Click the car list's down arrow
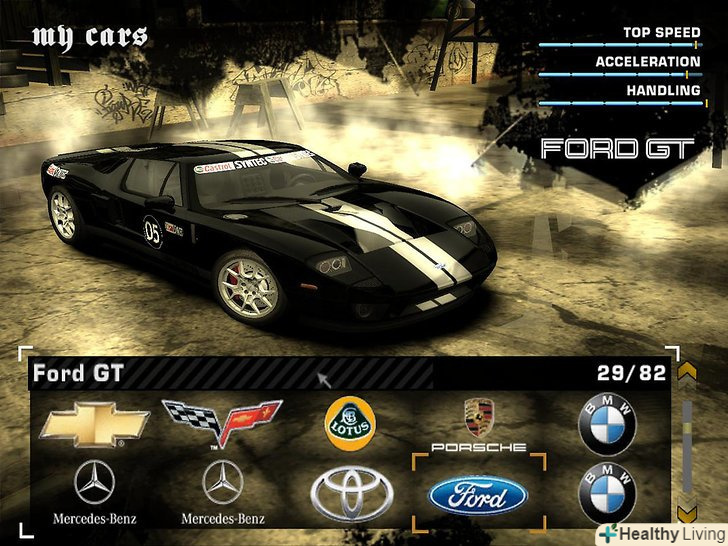 [687, 513]
